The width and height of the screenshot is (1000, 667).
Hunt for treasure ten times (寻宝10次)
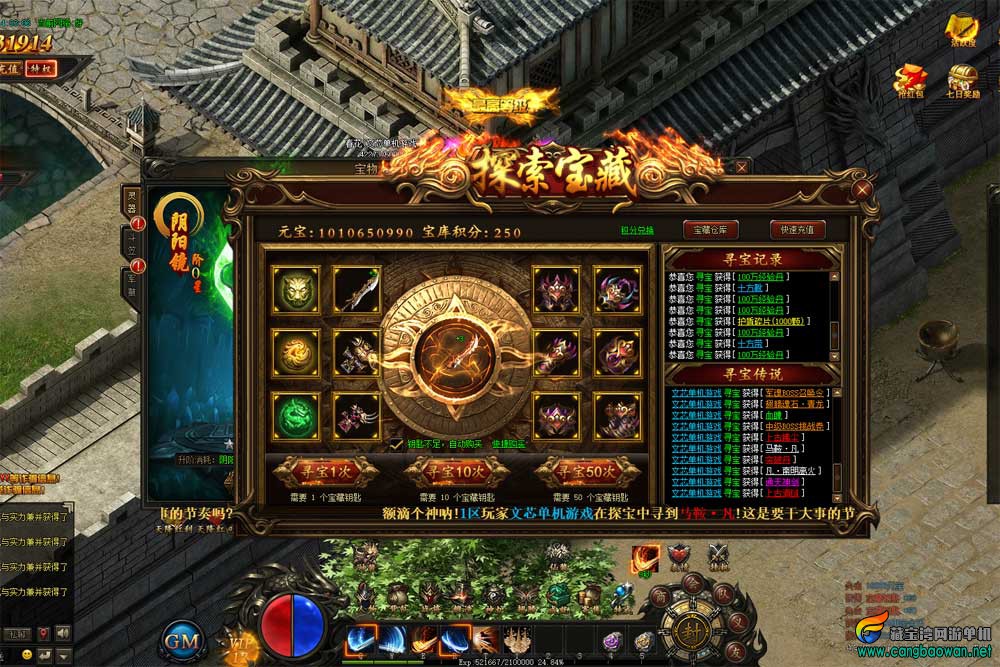(455, 470)
